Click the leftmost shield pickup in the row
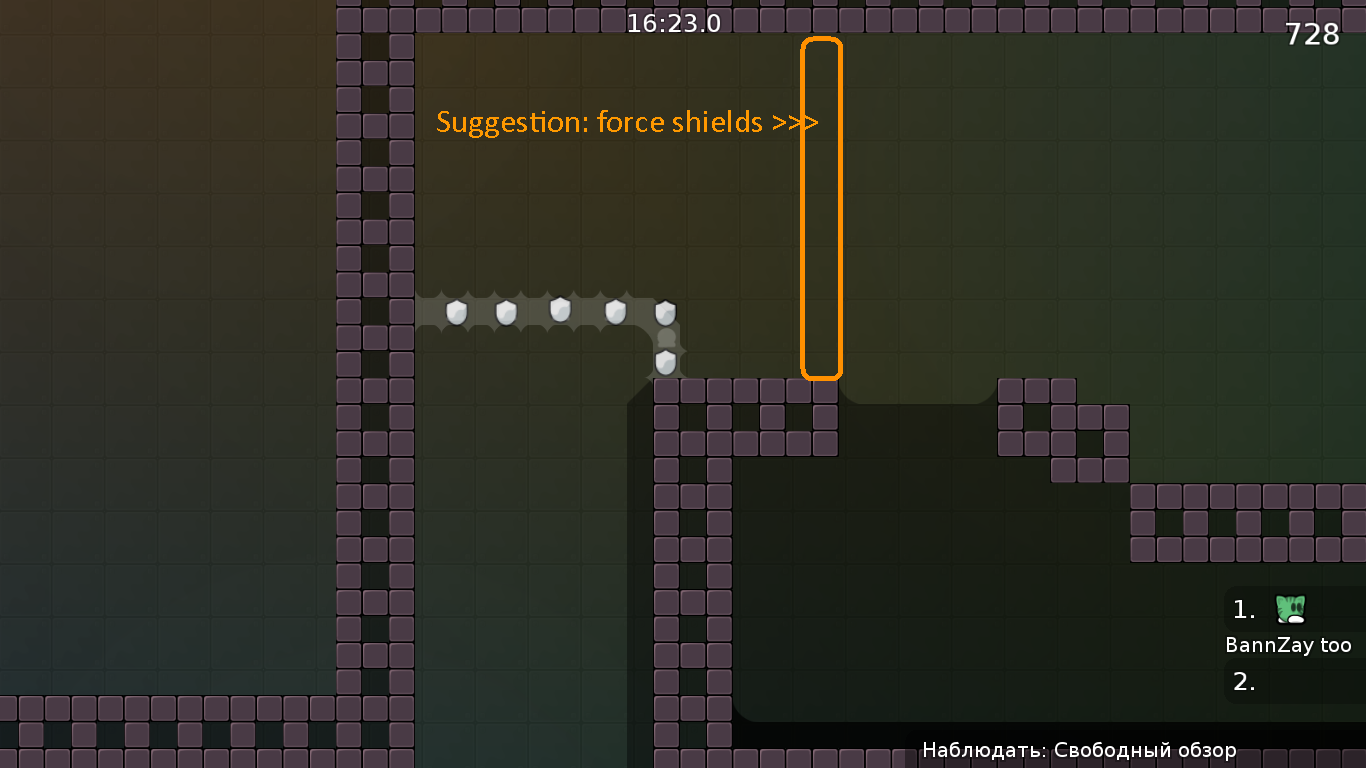 click(457, 311)
